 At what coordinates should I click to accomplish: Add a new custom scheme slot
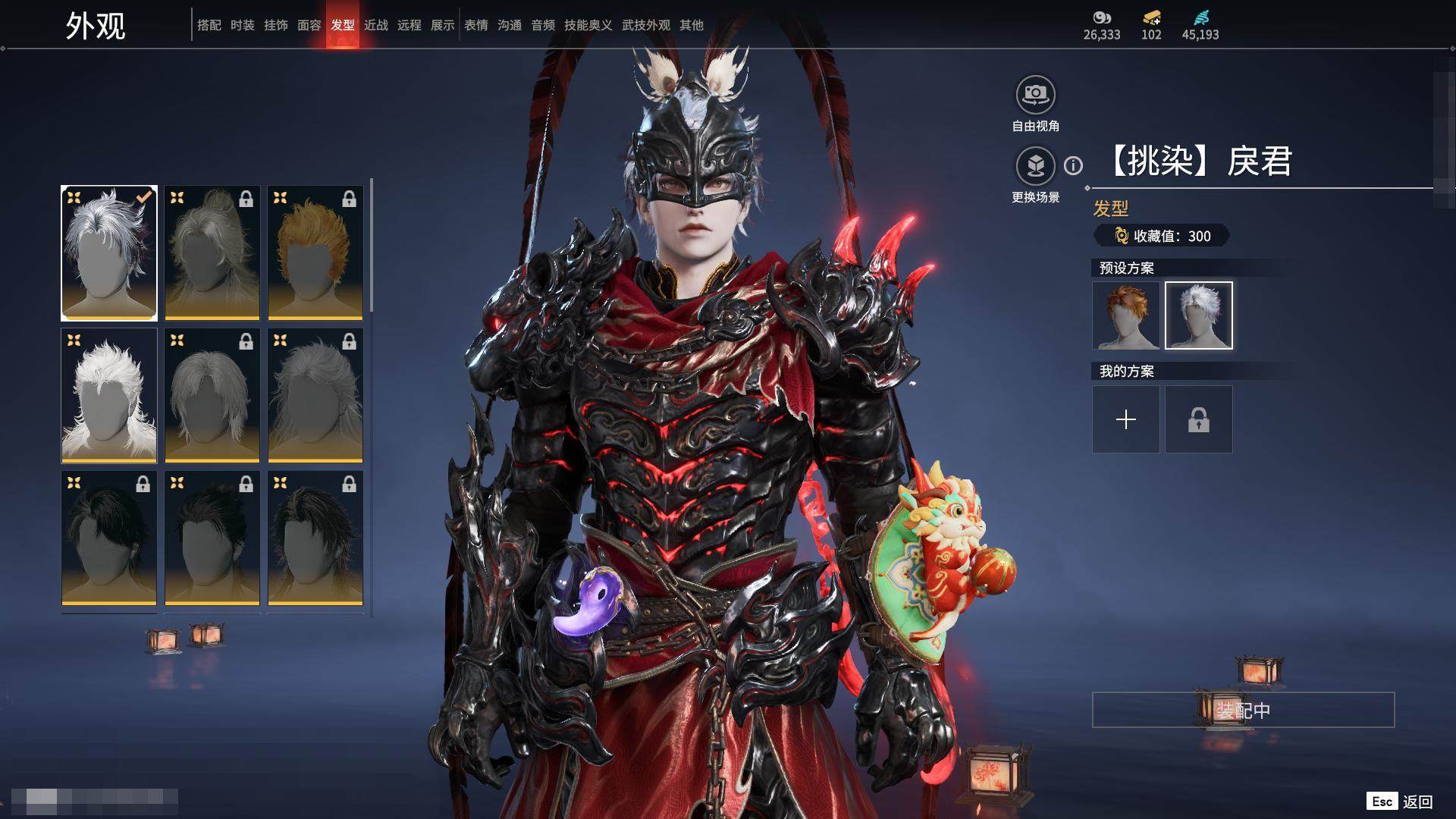[1126, 419]
